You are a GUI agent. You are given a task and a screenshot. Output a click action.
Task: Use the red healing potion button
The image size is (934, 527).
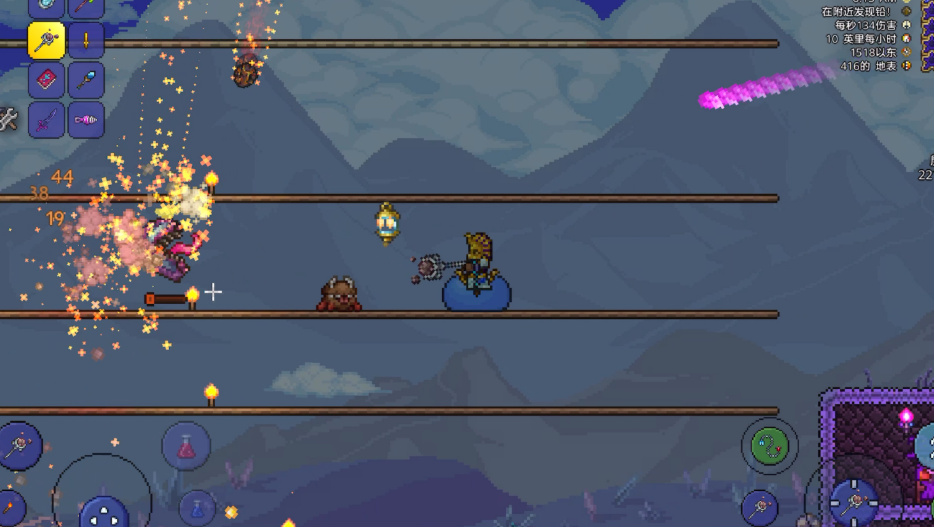tap(186, 447)
